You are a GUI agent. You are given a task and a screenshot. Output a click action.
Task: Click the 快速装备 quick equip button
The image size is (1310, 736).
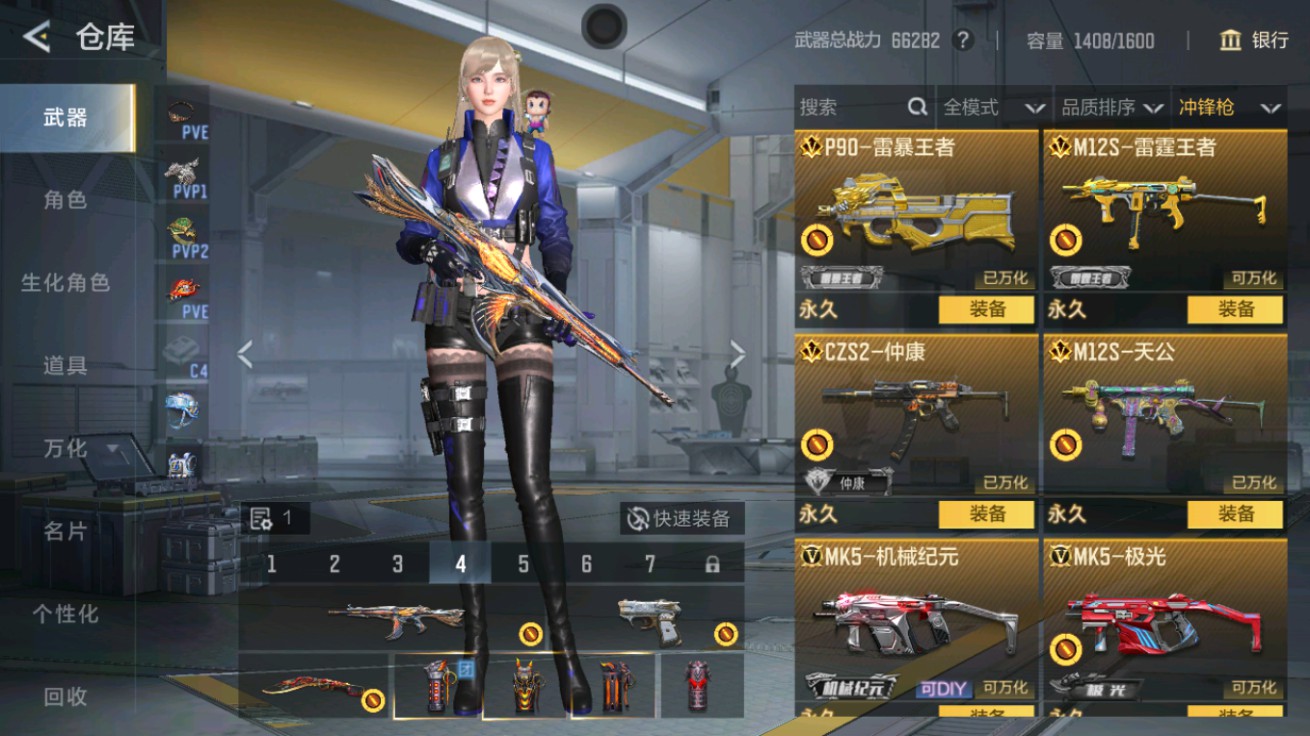[681, 519]
